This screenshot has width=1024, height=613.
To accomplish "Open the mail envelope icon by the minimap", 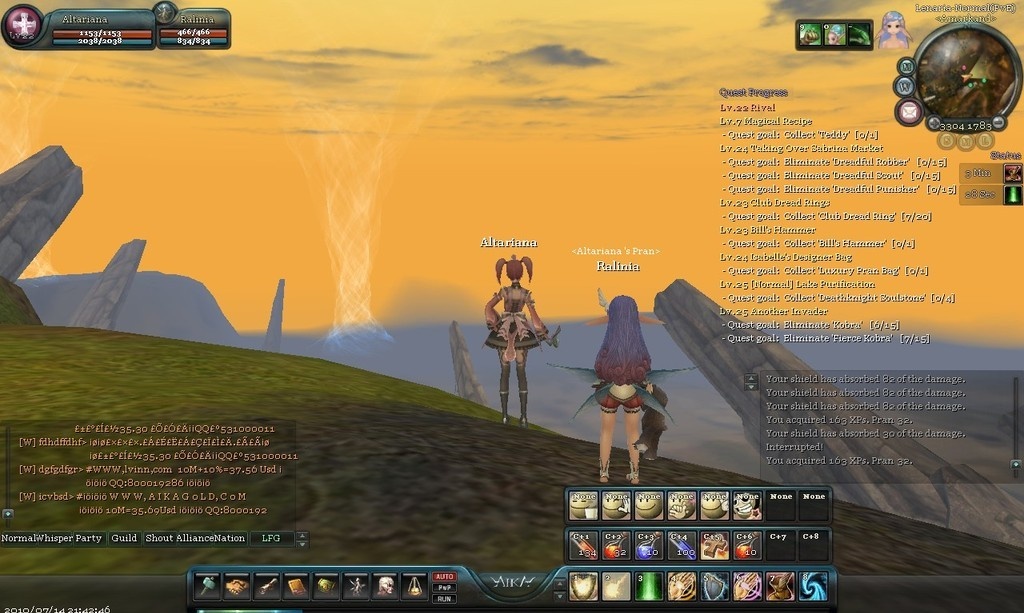I will pyautogui.click(x=908, y=111).
